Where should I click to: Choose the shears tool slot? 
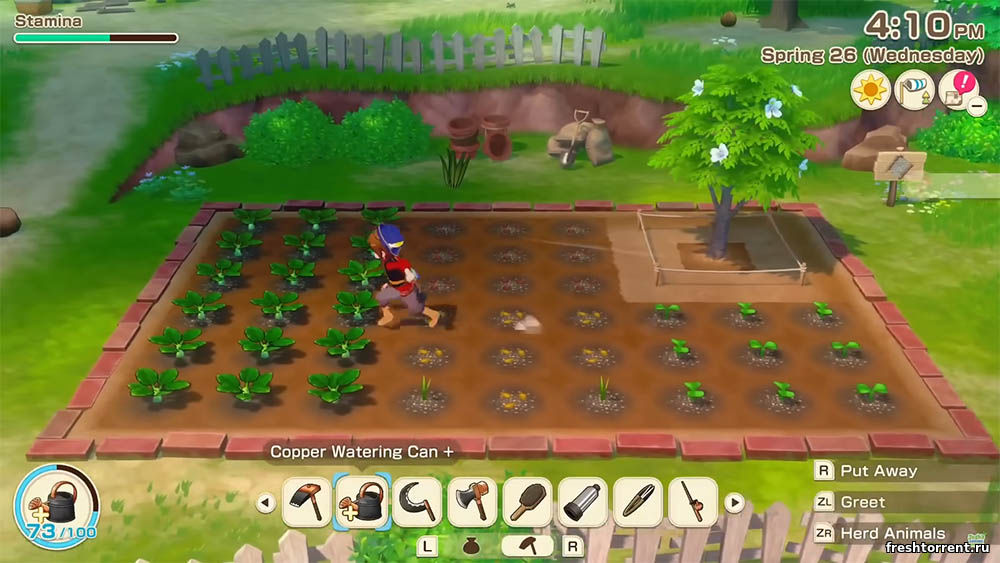click(638, 502)
